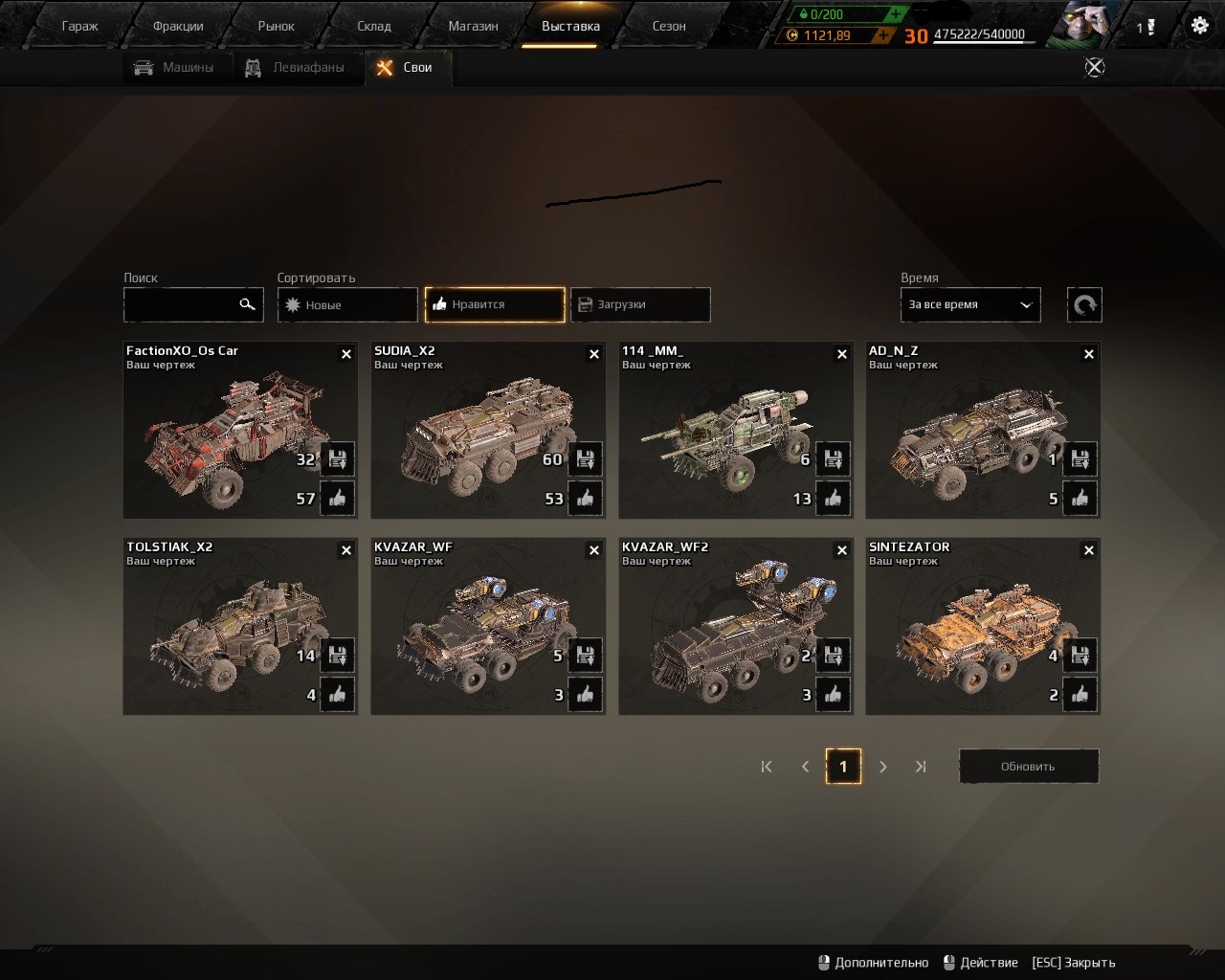Click the last page arrow in pagination

(921, 767)
